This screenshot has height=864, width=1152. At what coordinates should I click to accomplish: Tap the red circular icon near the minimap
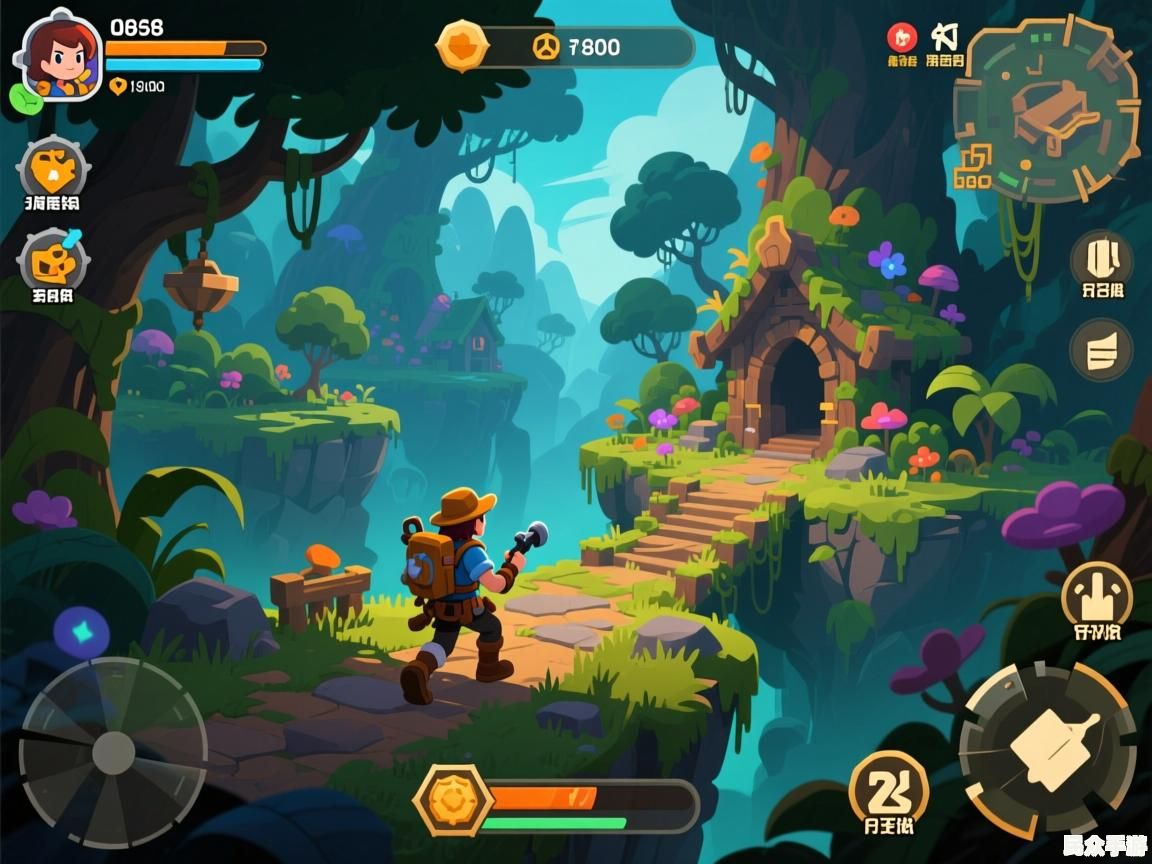point(901,38)
